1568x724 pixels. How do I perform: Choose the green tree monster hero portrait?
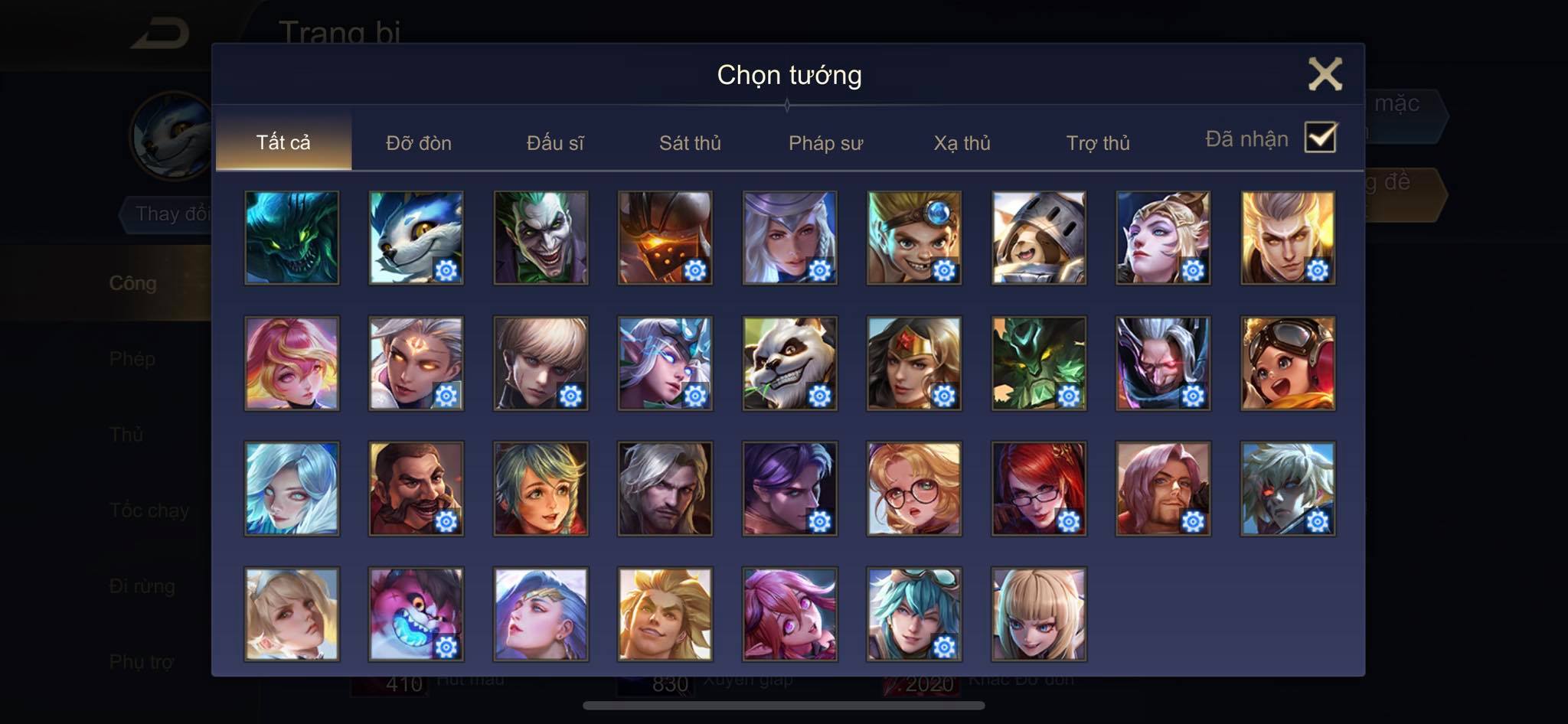point(1038,364)
